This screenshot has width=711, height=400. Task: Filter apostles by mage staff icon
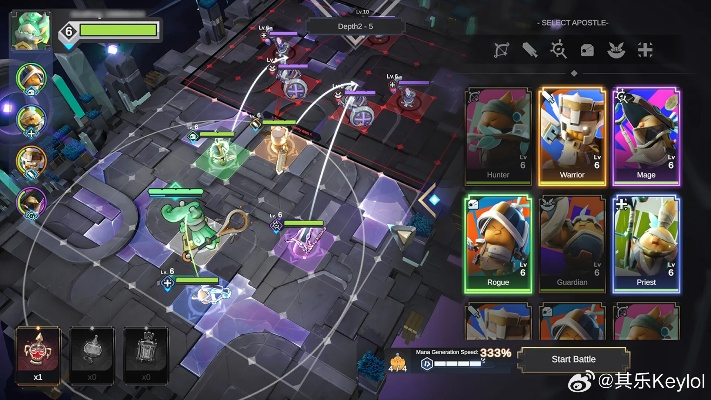click(x=558, y=49)
